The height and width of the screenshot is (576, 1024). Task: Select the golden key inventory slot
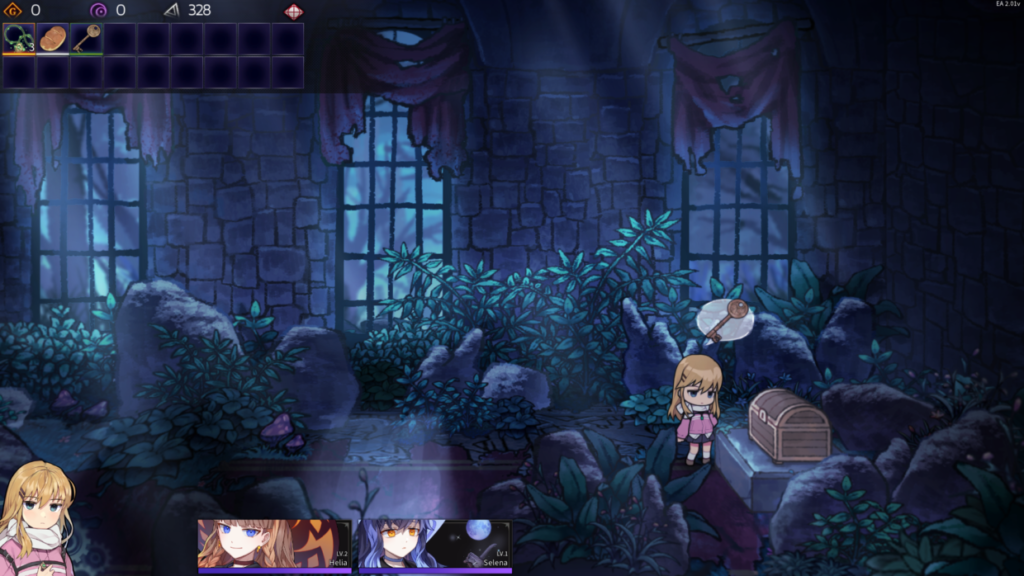pos(87,38)
